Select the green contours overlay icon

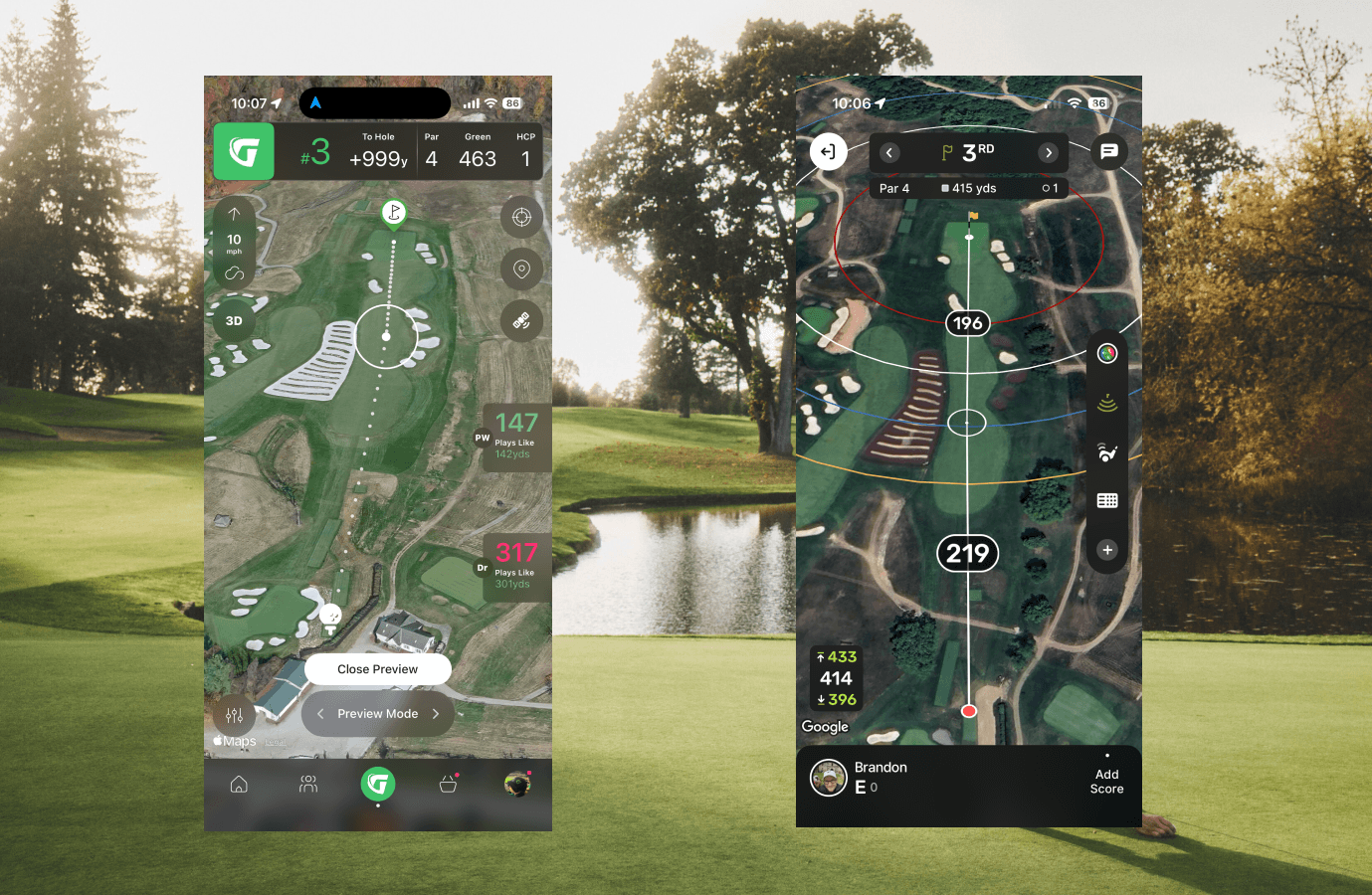point(1106,403)
